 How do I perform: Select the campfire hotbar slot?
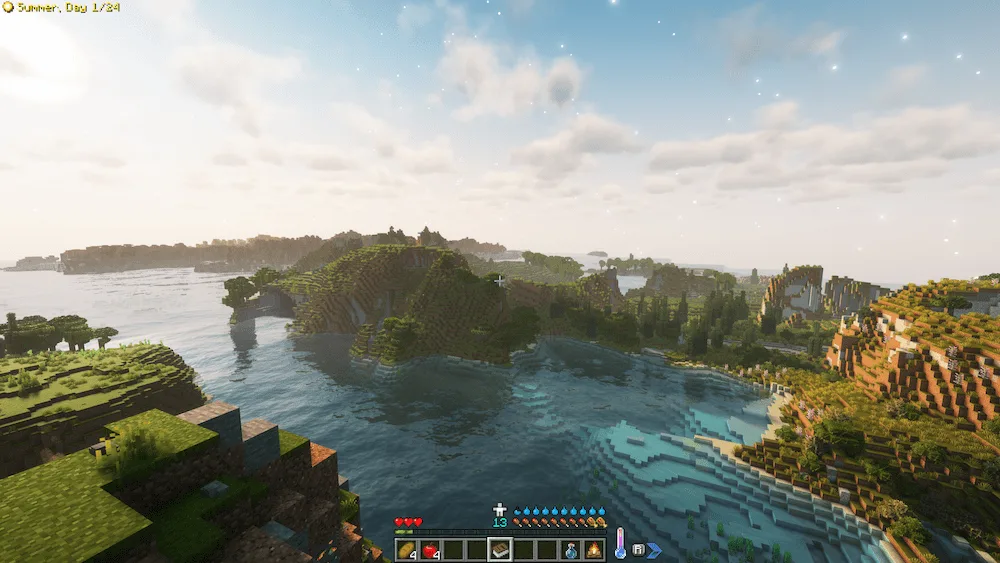coord(593,550)
